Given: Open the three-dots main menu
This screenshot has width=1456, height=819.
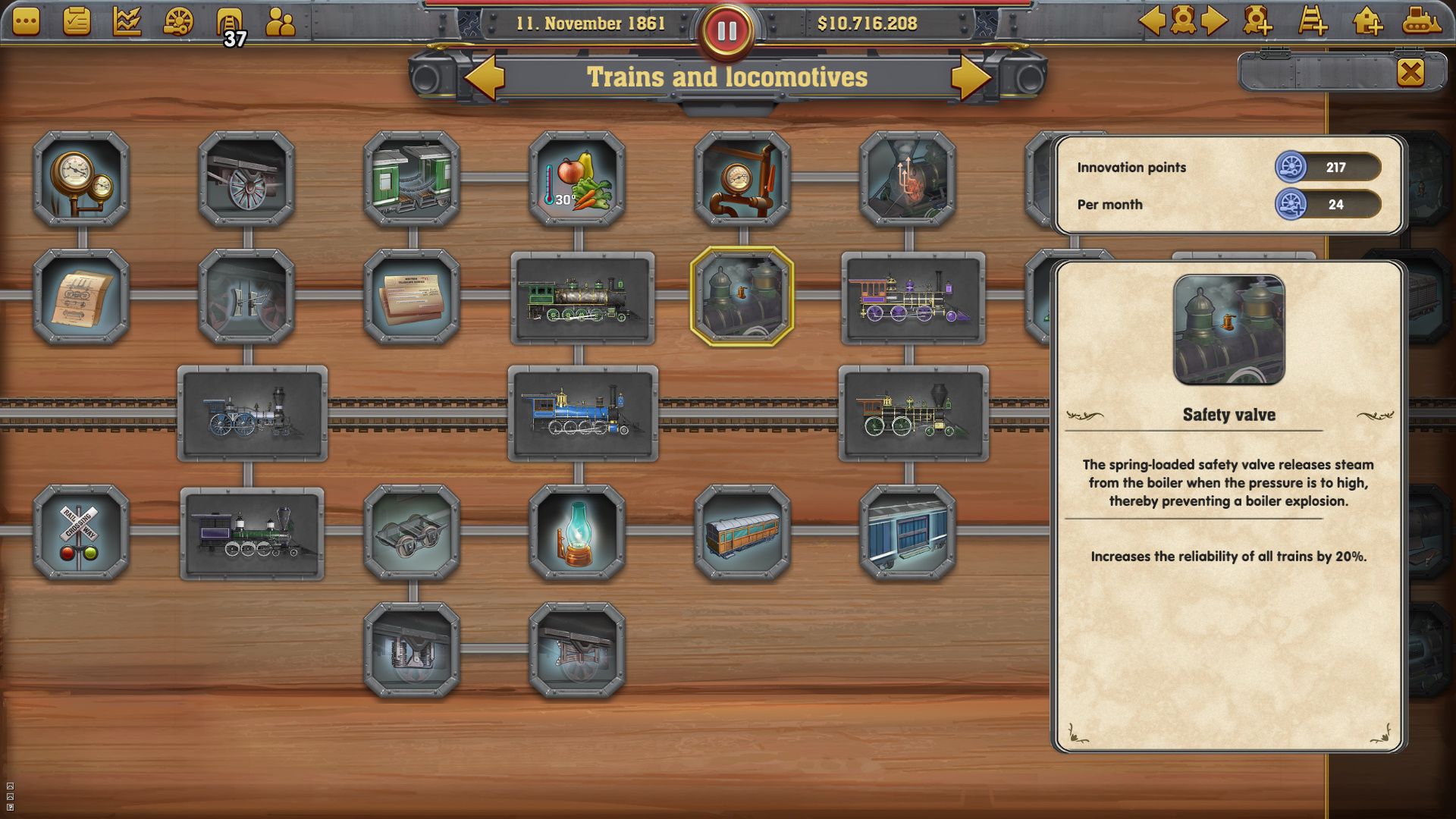Looking at the screenshot, I should (x=26, y=21).
